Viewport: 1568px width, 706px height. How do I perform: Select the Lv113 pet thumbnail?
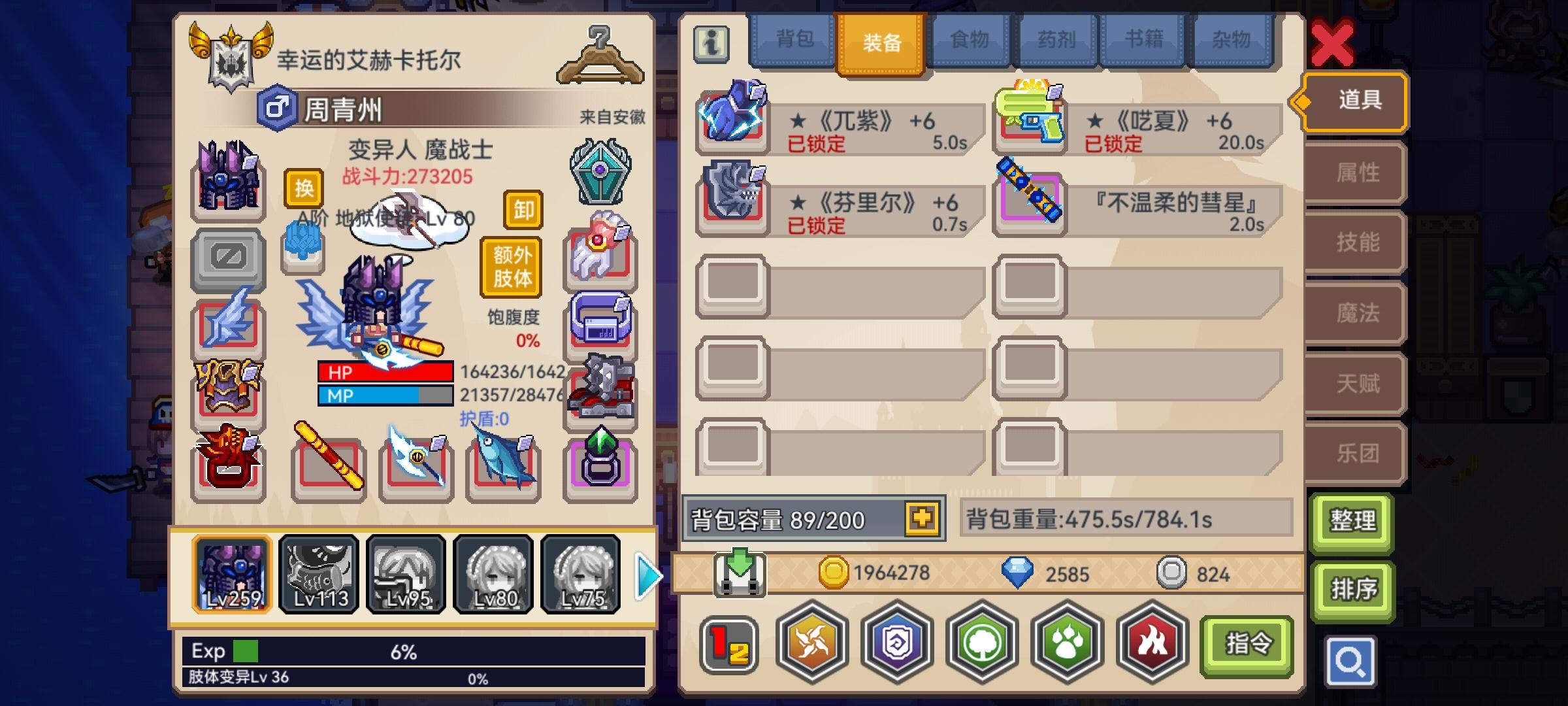point(319,573)
